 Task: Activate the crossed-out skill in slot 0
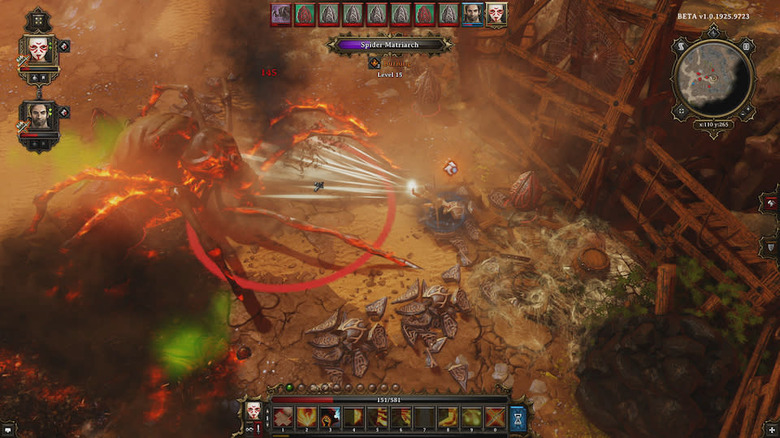point(494,417)
